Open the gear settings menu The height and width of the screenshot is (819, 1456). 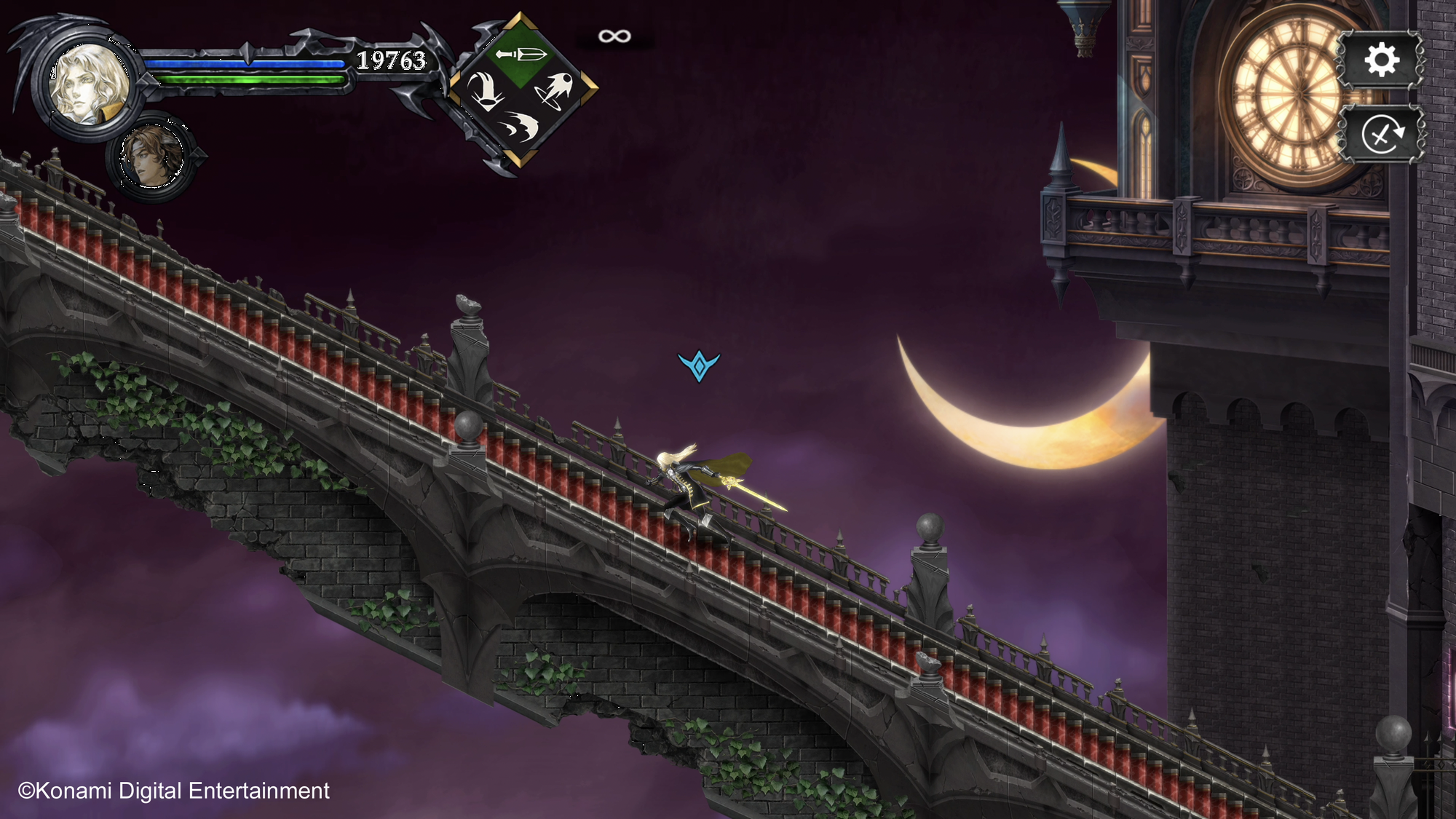1381,60
